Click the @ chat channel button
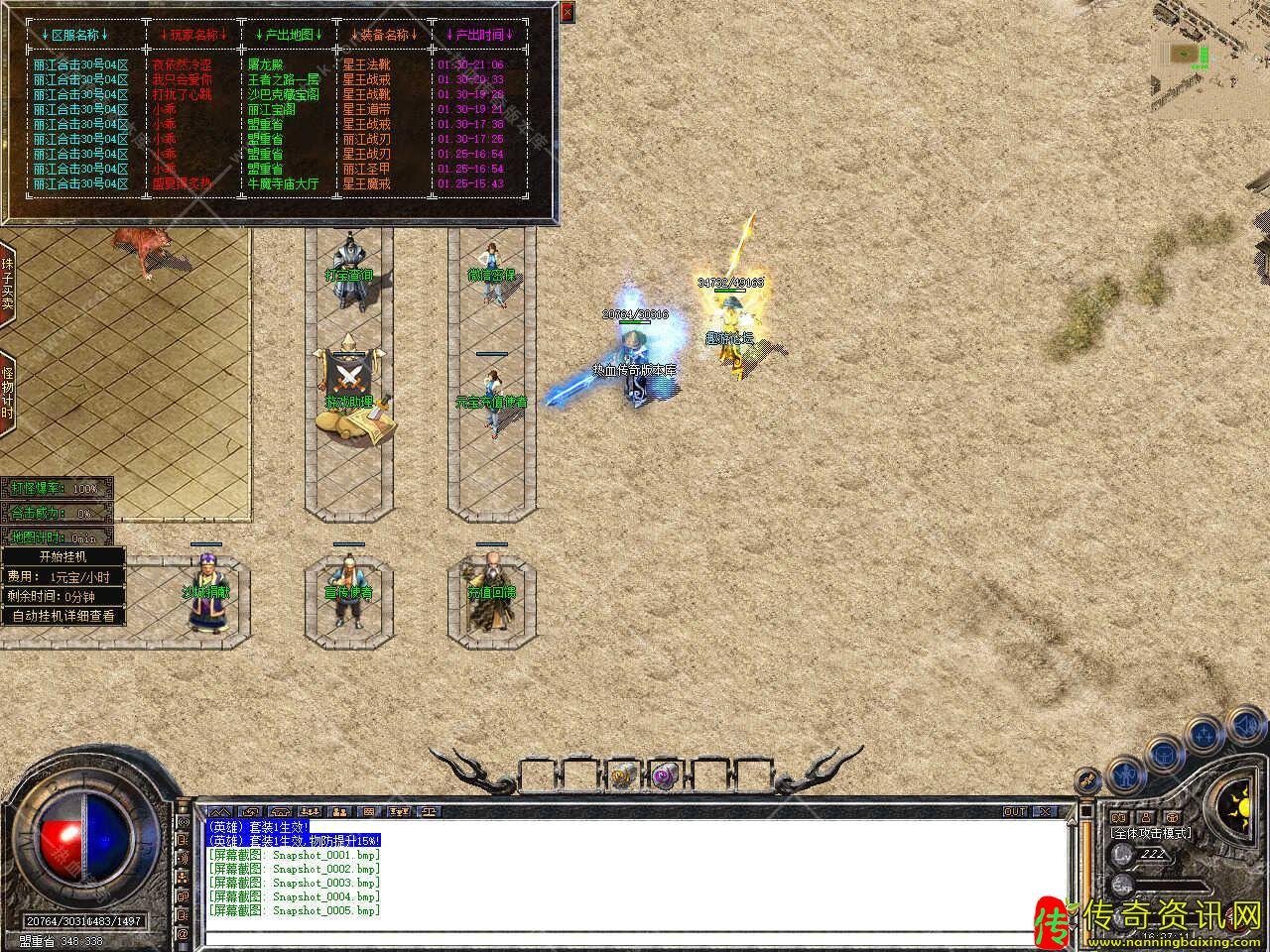This screenshot has width=1270, height=952. click(x=183, y=934)
